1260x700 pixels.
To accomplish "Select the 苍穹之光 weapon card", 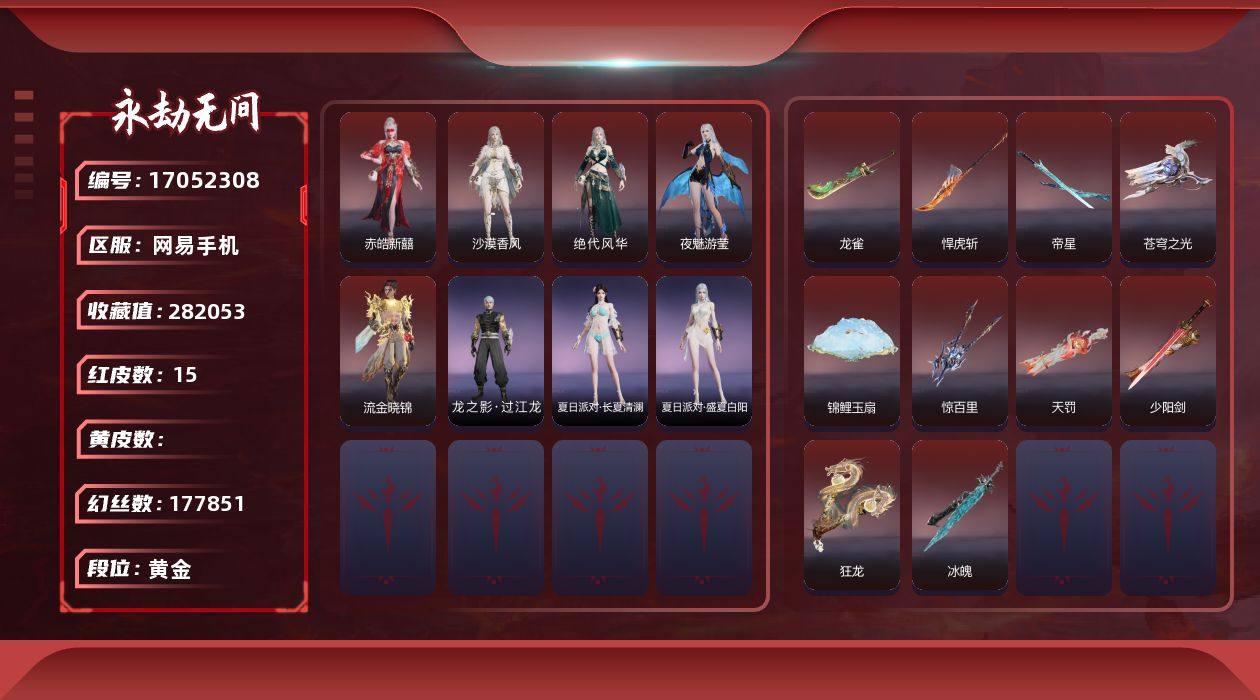I will 1168,186.
